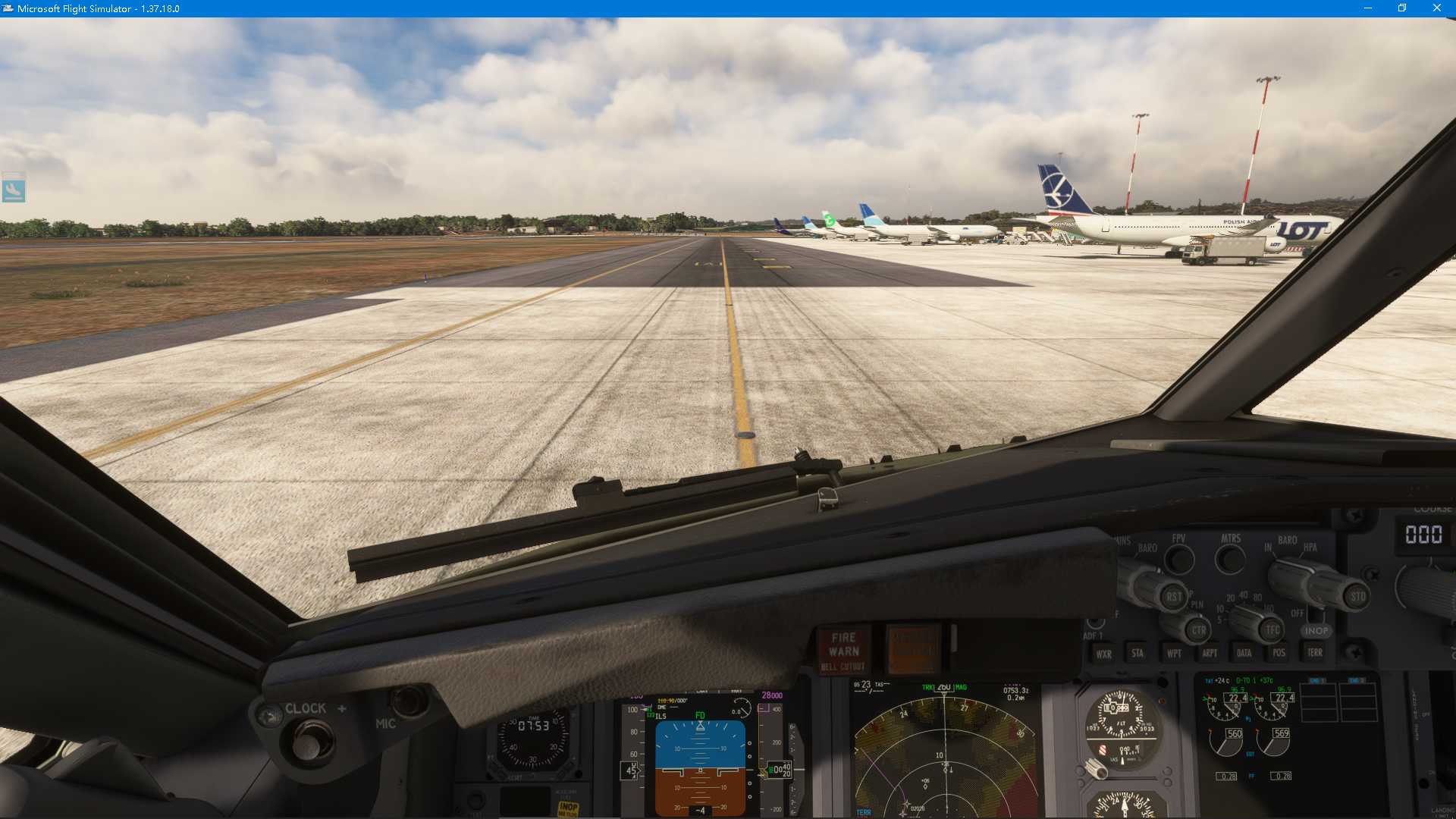Click the RST minimums reset button

[1173, 597]
